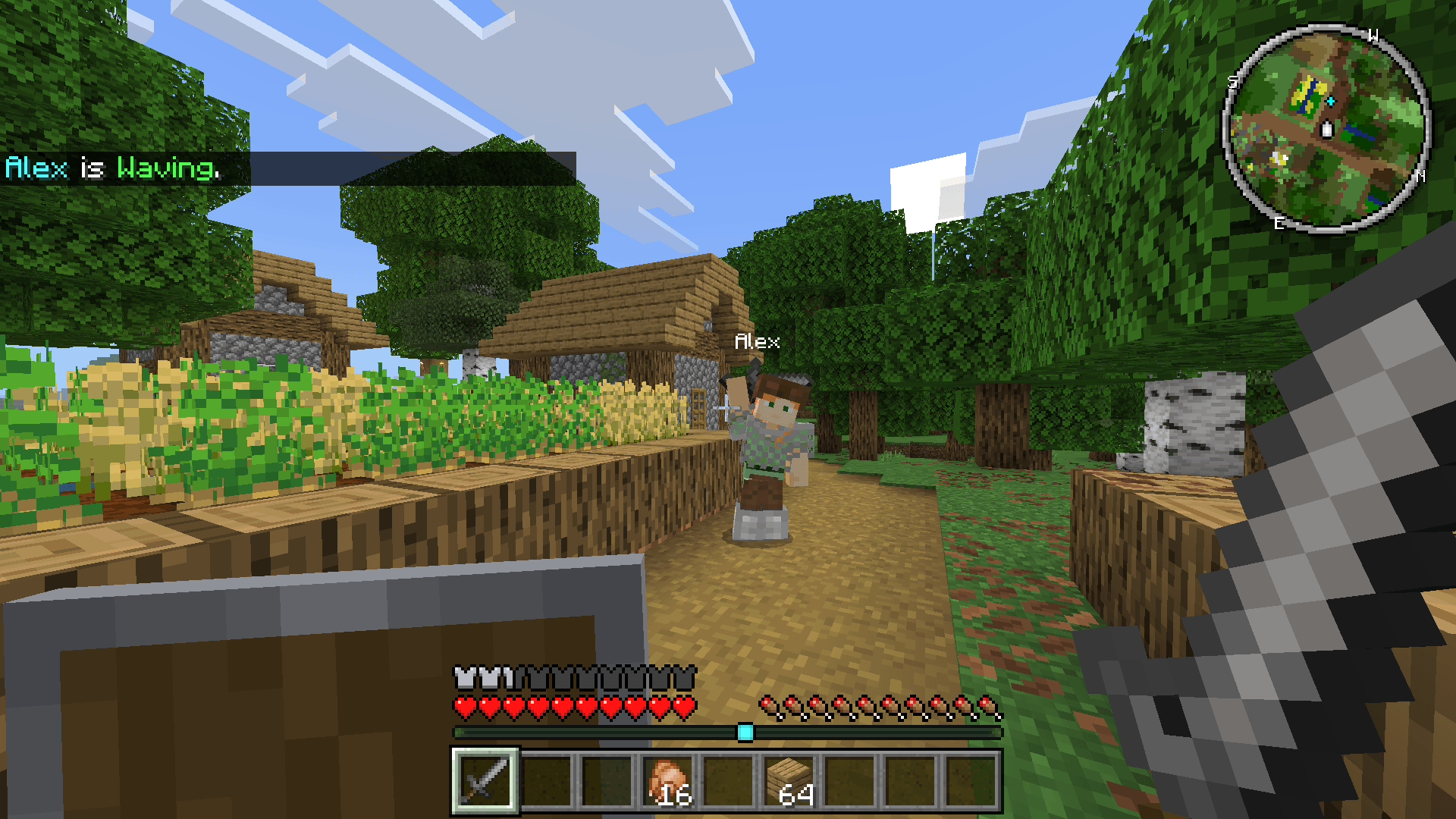
Task: Select the cooked porkchop stack of 16
Action: point(667,780)
